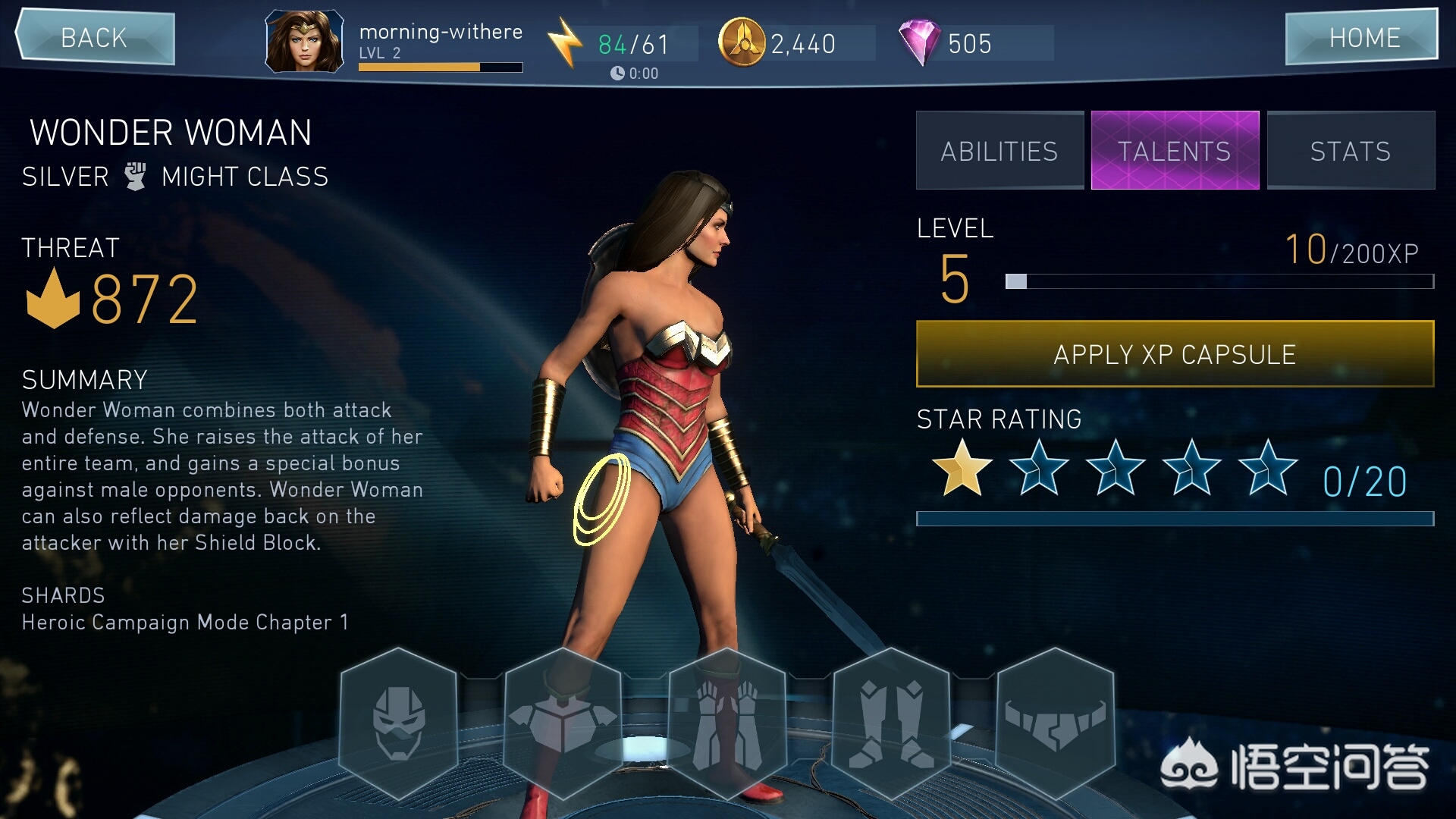1456x819 pixels.
Task: Open the chest armor gear slot
Action: coord(563,723)
